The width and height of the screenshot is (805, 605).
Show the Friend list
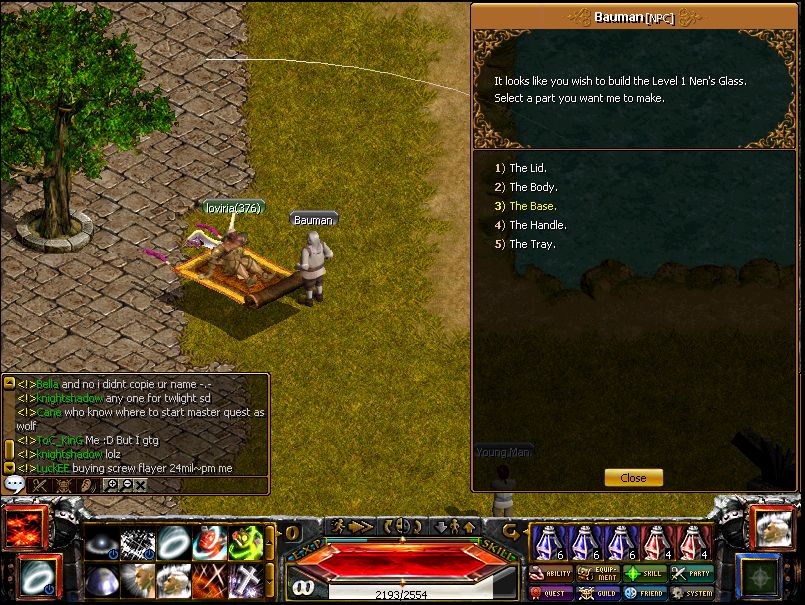point(645,593)
